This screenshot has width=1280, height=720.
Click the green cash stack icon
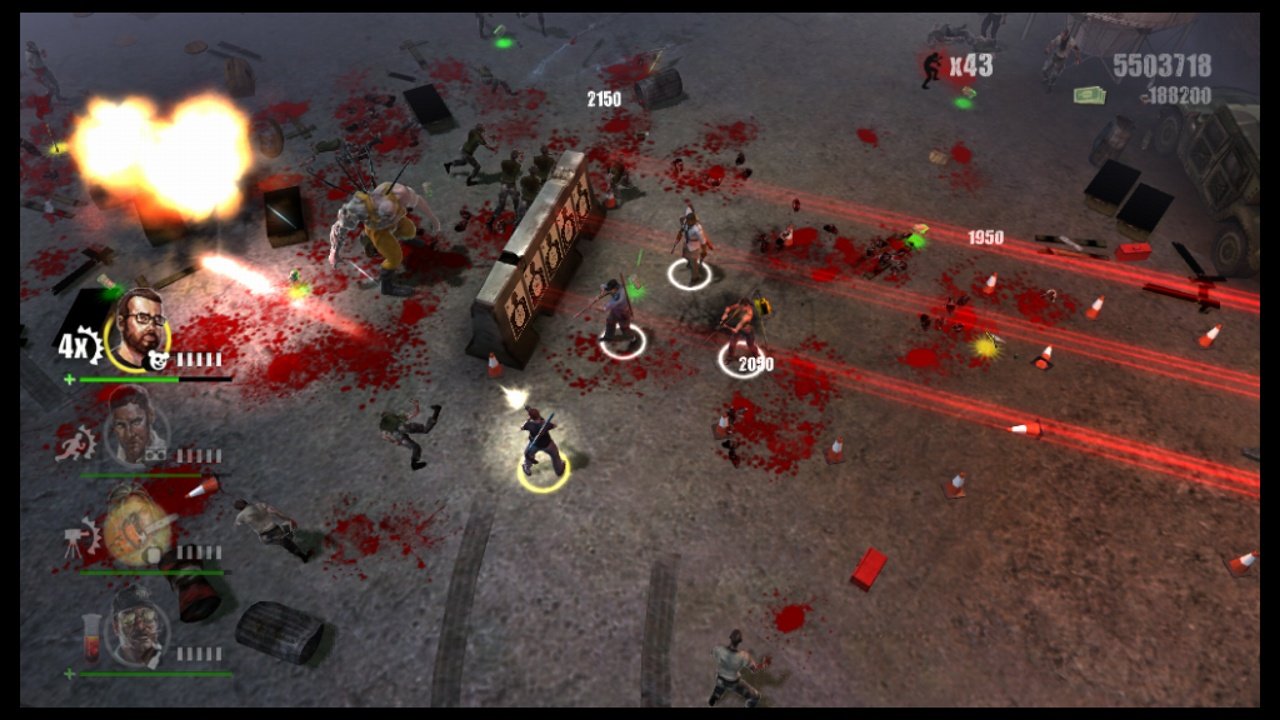pos(1090,95)
